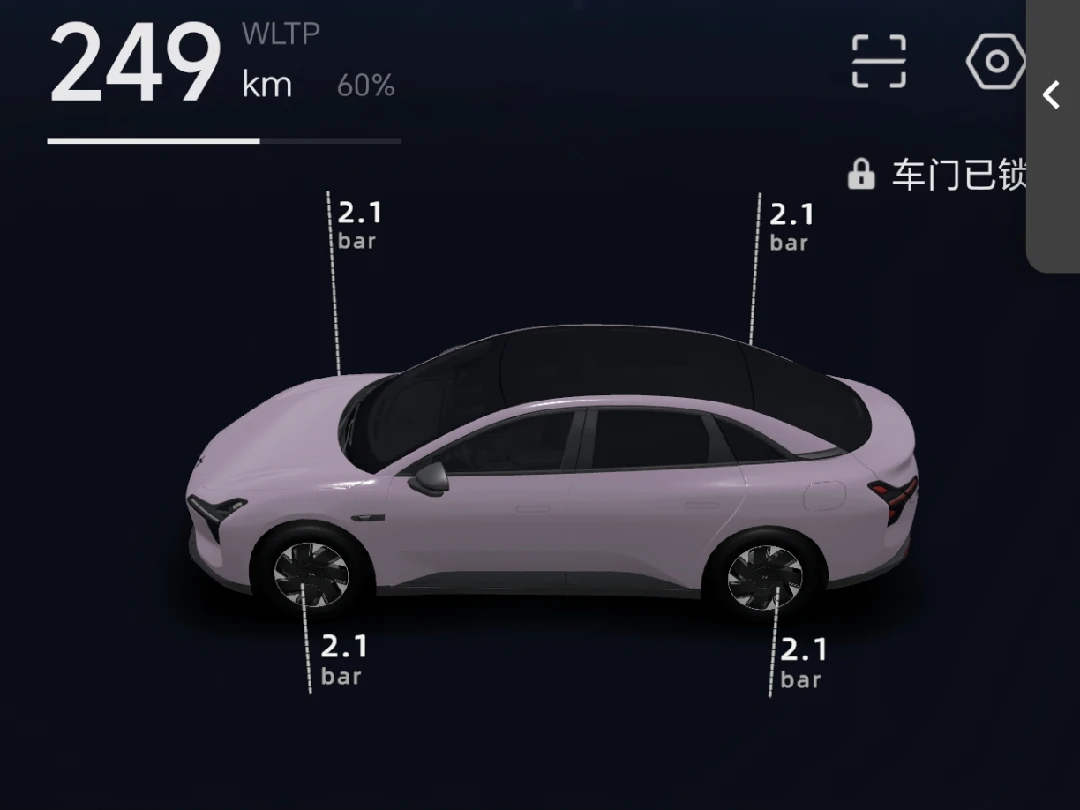Open the hexagonal settings gear icon
This screenshot has height=810, width=1080.
point(996,62)
